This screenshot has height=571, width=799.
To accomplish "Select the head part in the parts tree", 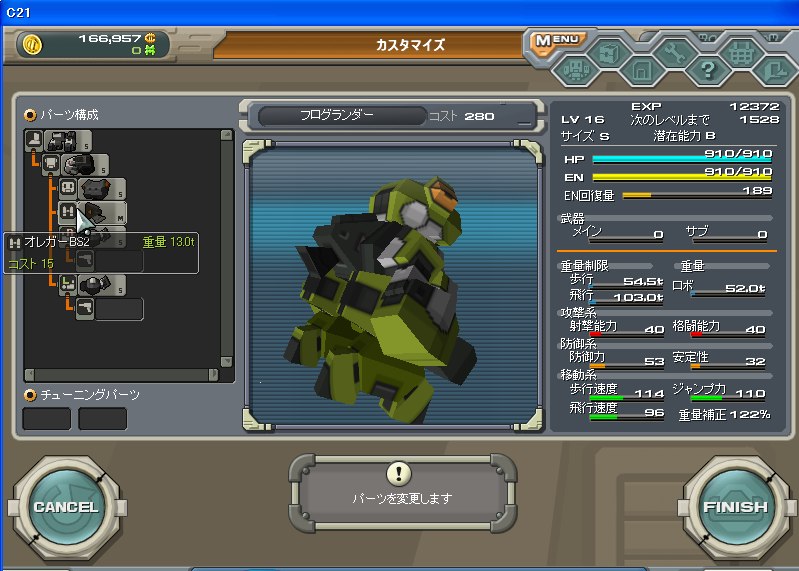I will coord(93,188).
